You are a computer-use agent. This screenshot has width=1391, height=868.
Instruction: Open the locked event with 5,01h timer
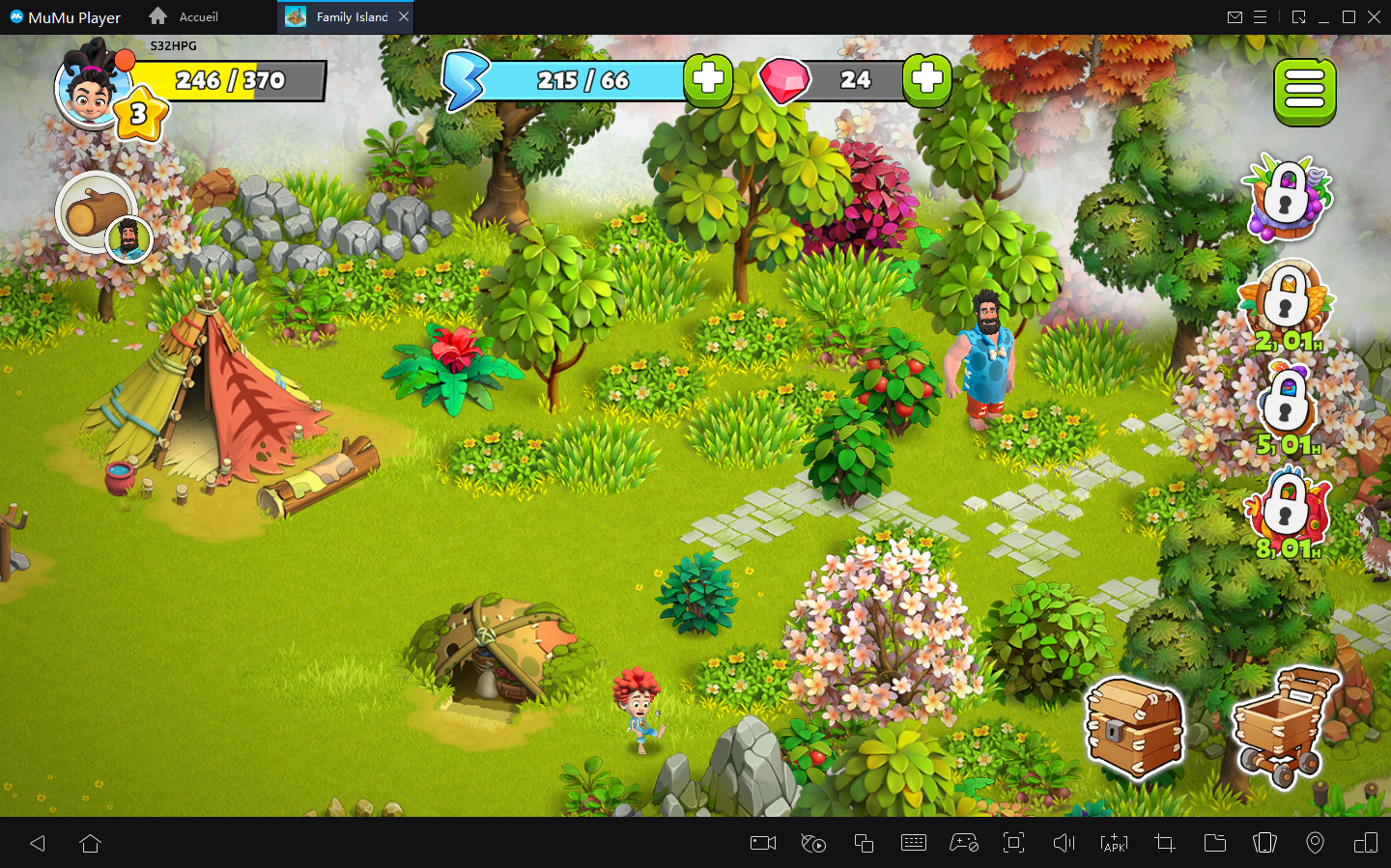coord(1288,406)
